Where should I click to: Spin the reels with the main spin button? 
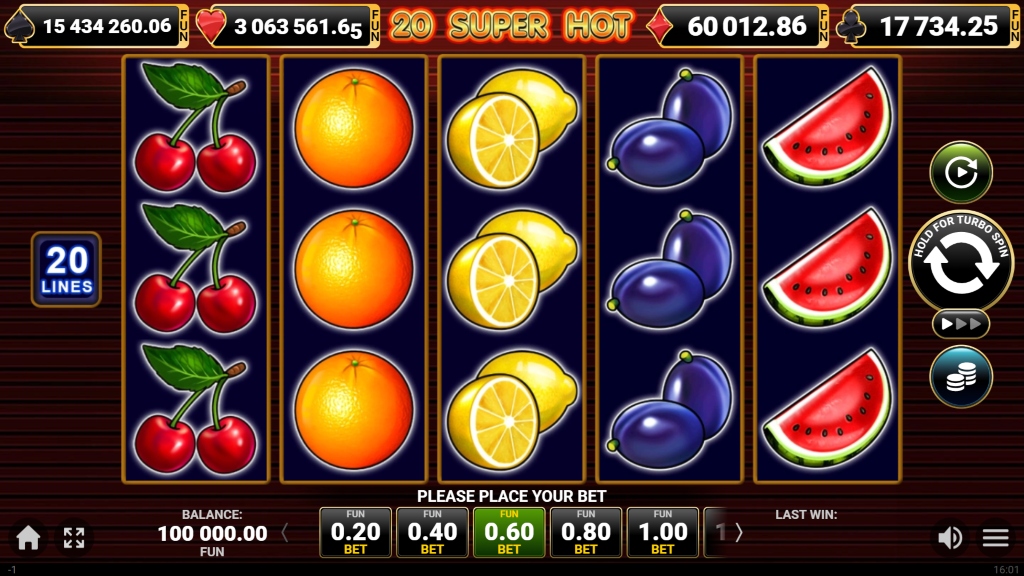coord(960,262)
